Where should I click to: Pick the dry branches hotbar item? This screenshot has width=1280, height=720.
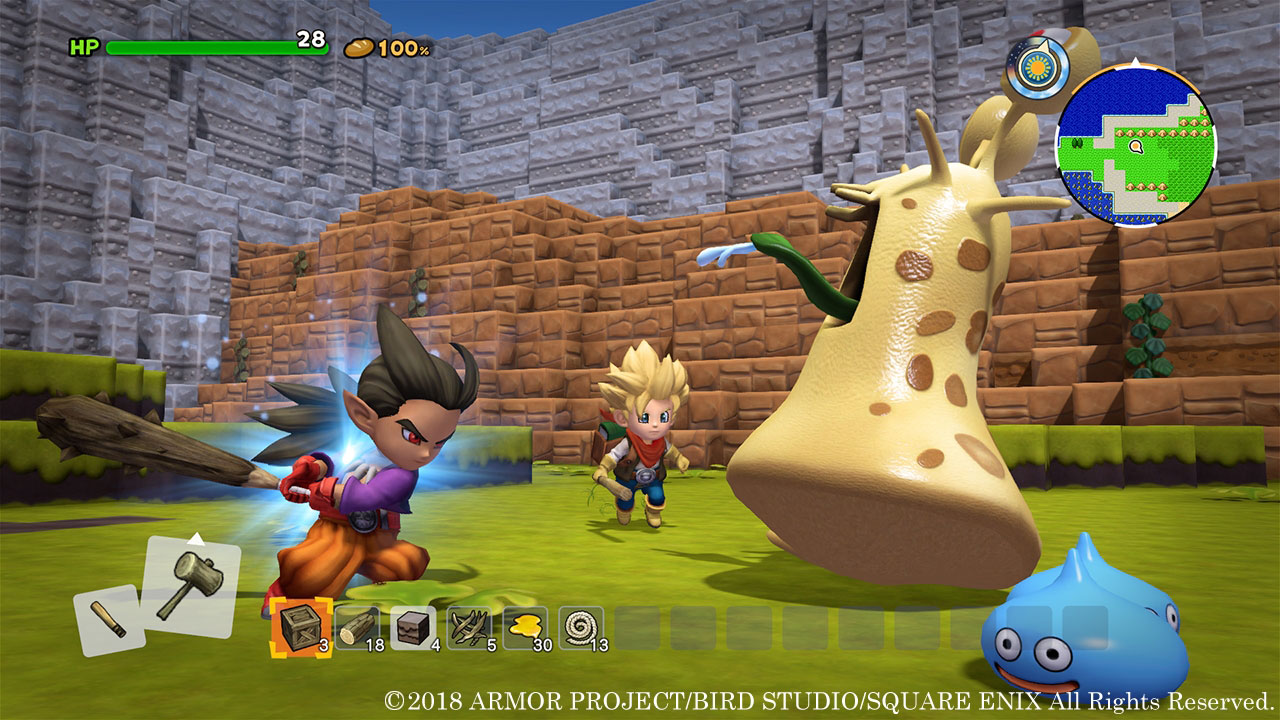click(469, 628)
